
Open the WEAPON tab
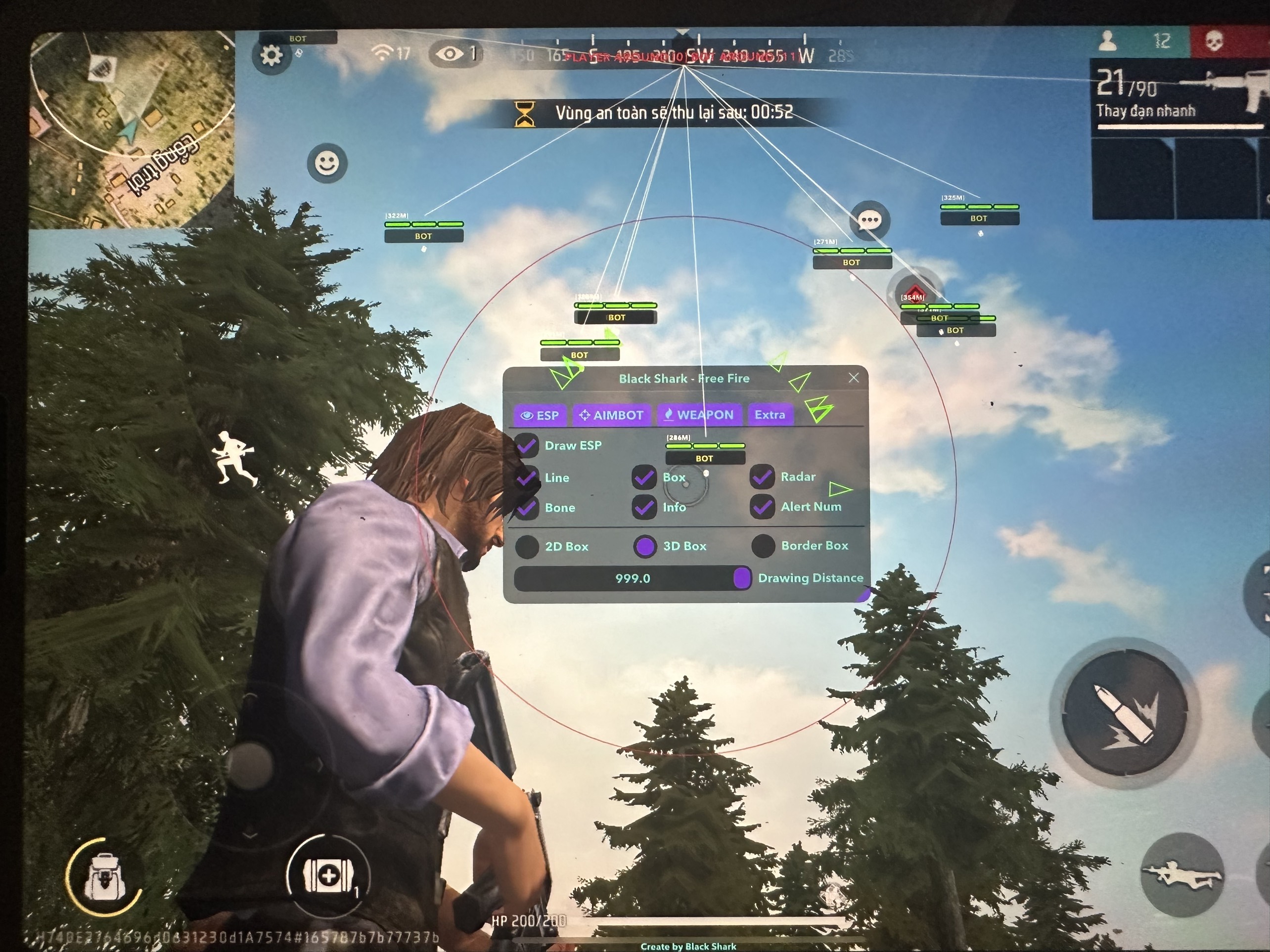click(699, 415)
